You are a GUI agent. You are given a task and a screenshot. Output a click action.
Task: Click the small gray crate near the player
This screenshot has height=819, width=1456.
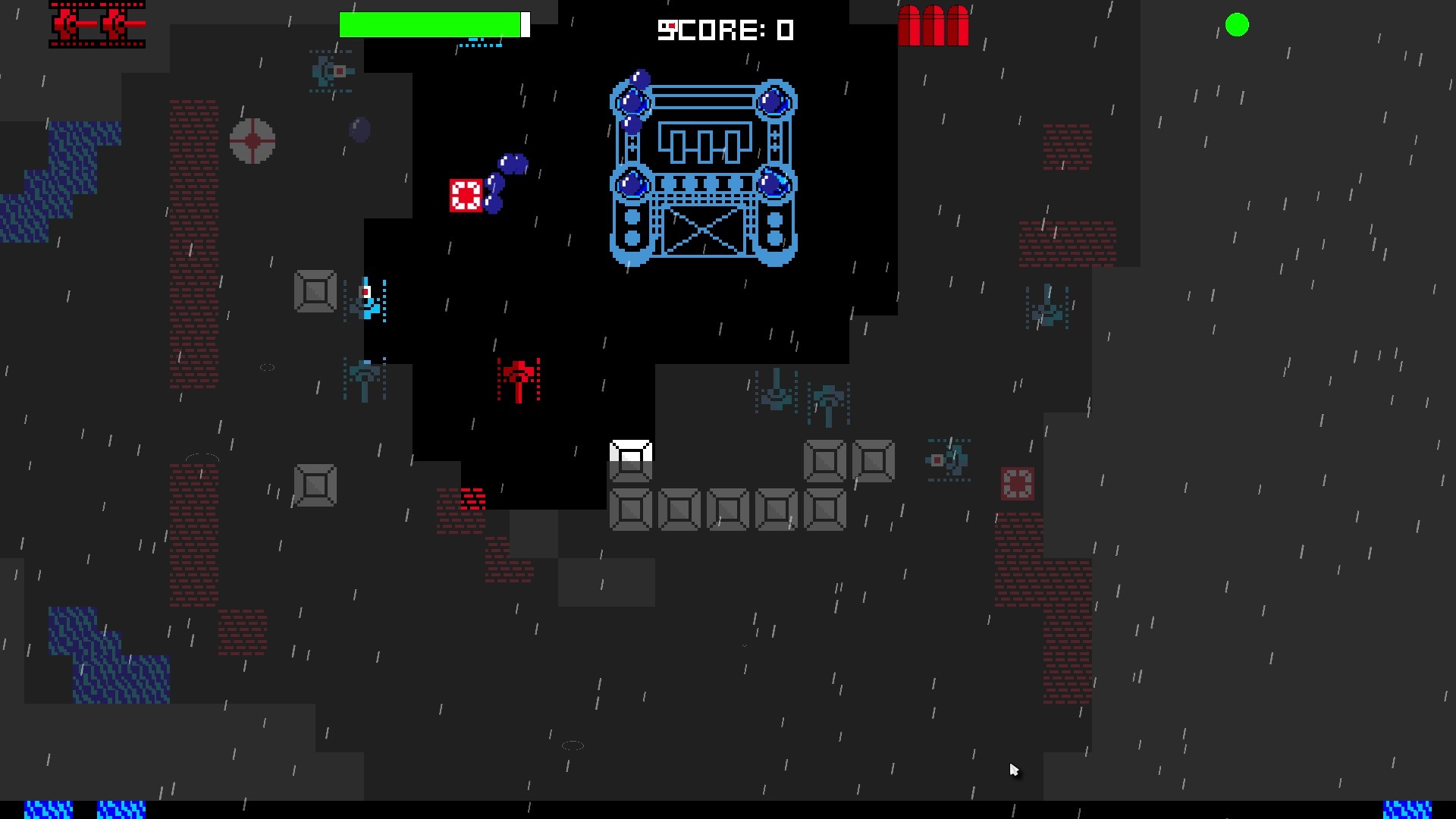click(315, 291)
